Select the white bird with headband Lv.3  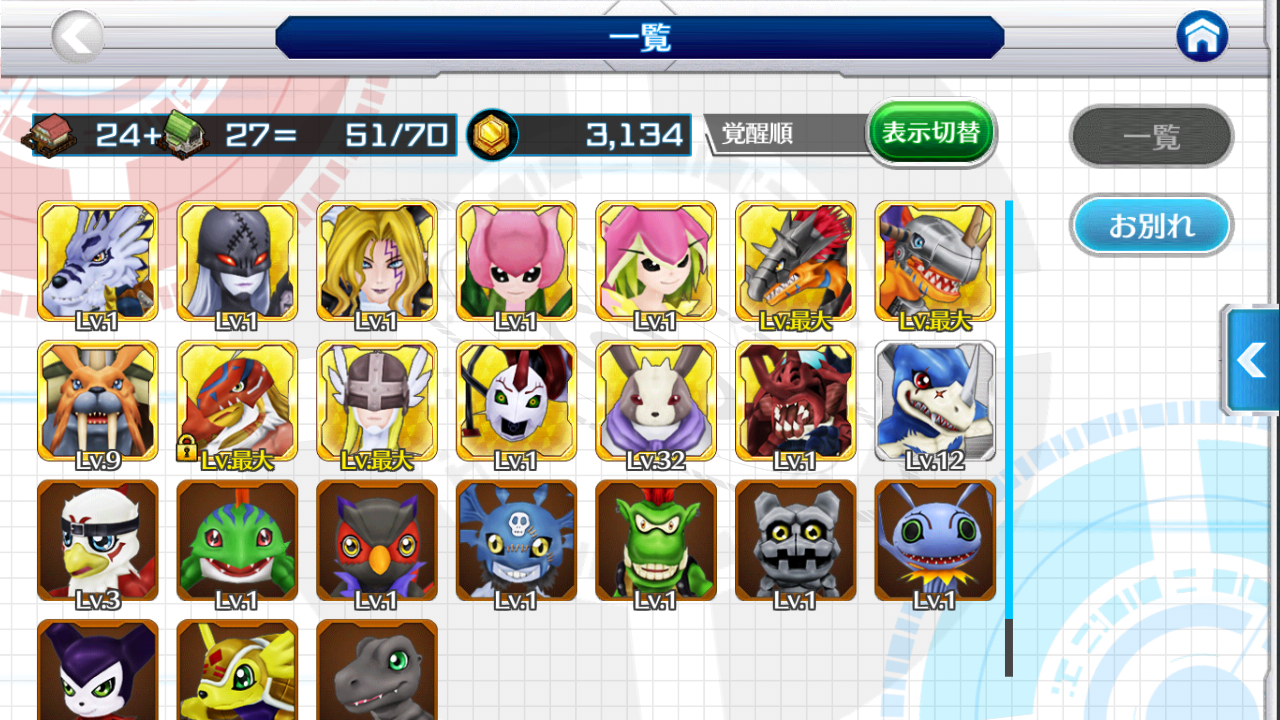pos(97,541)
